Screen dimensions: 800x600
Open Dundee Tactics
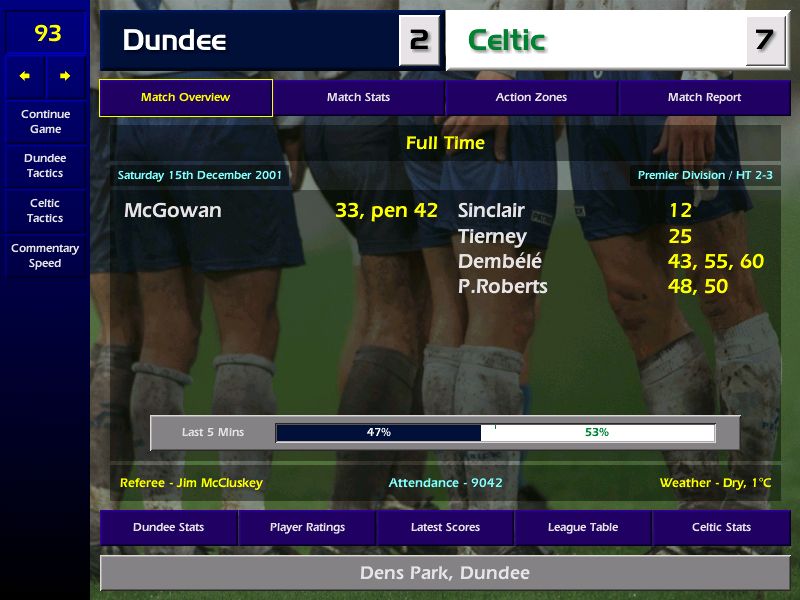[45, 166]
